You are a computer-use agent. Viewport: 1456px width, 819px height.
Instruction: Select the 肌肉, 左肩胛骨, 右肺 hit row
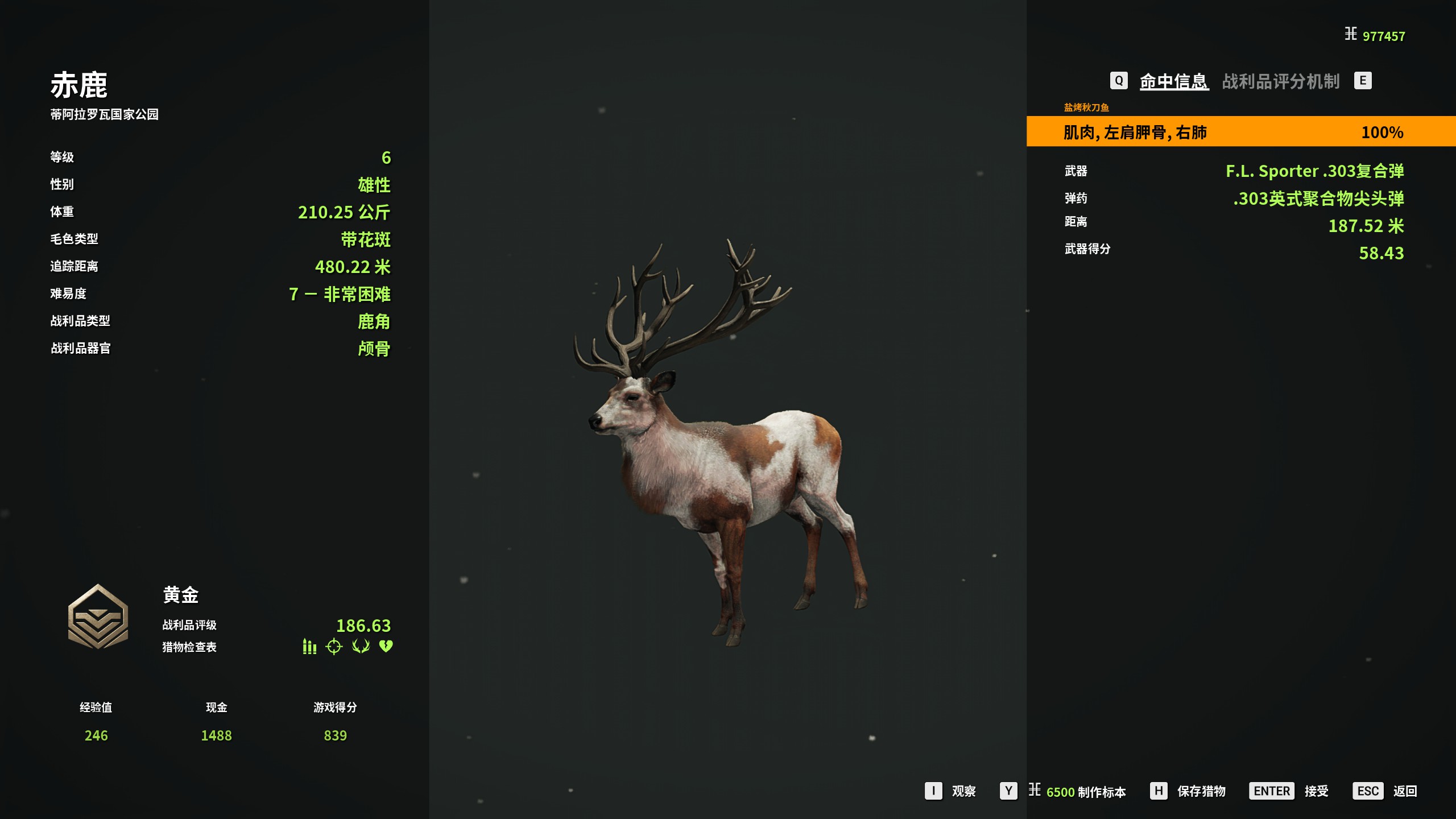[1240, 132]
